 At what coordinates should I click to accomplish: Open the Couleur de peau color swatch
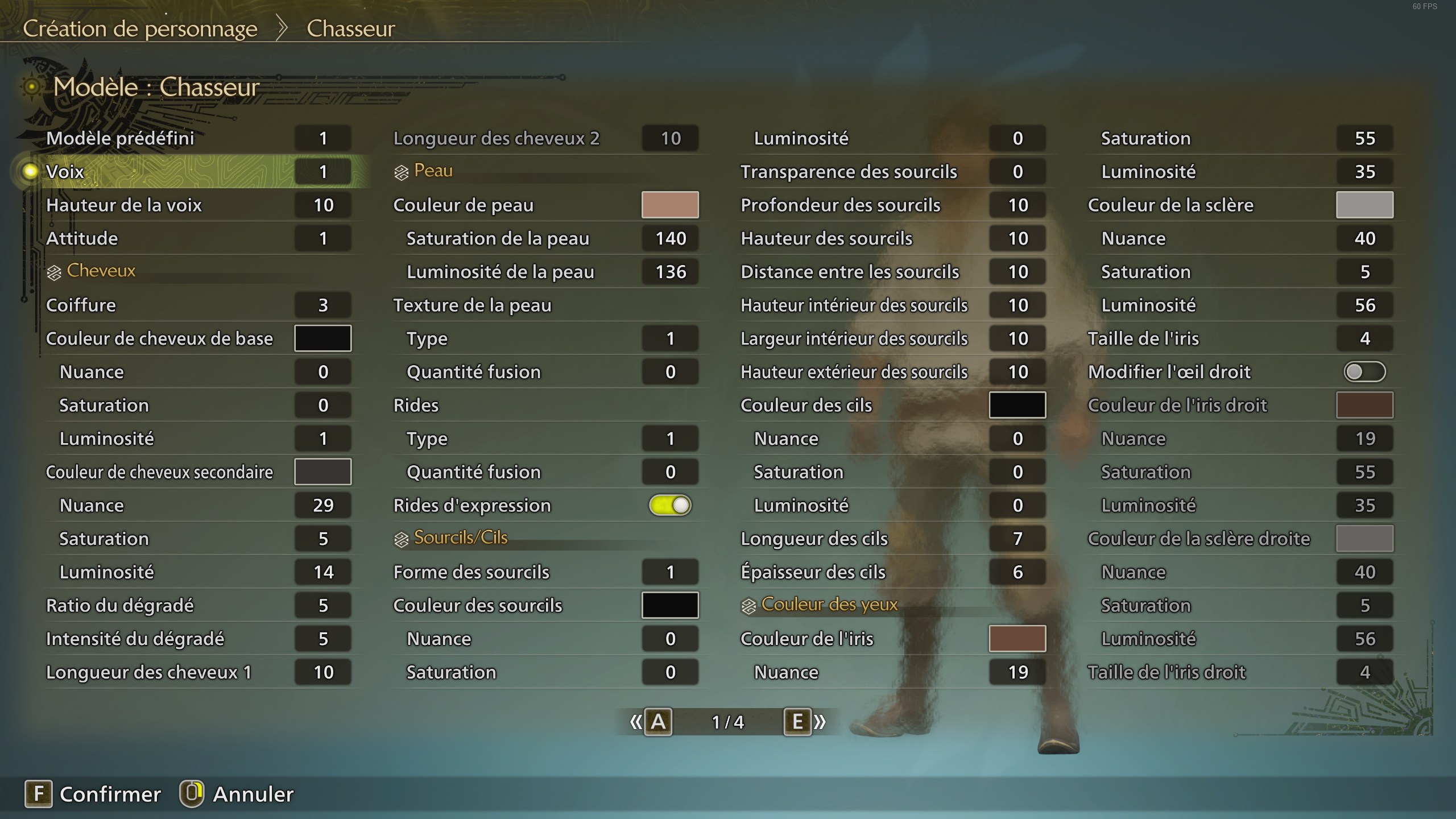pos(670,205)
